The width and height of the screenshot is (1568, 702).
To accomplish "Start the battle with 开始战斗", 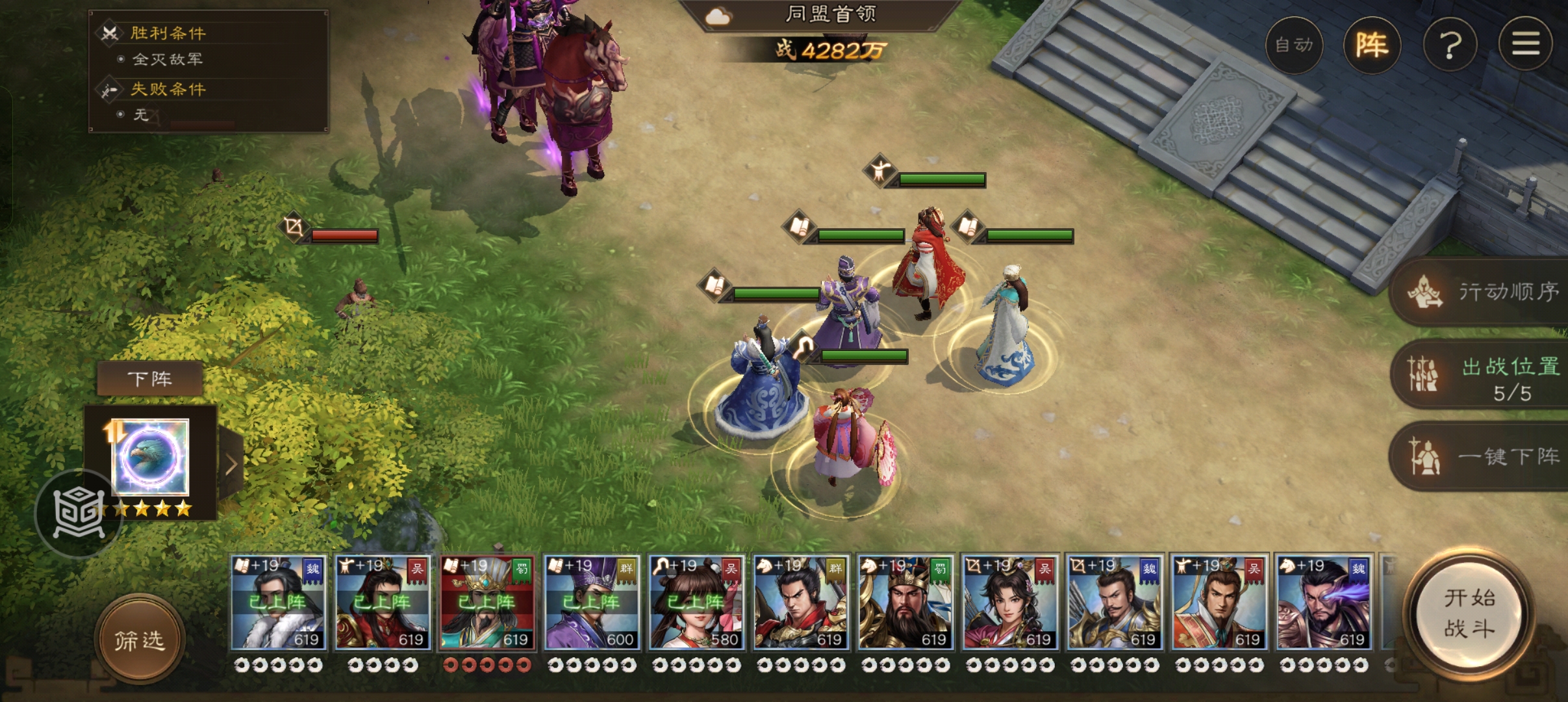I will click(x=1469, y=613).
